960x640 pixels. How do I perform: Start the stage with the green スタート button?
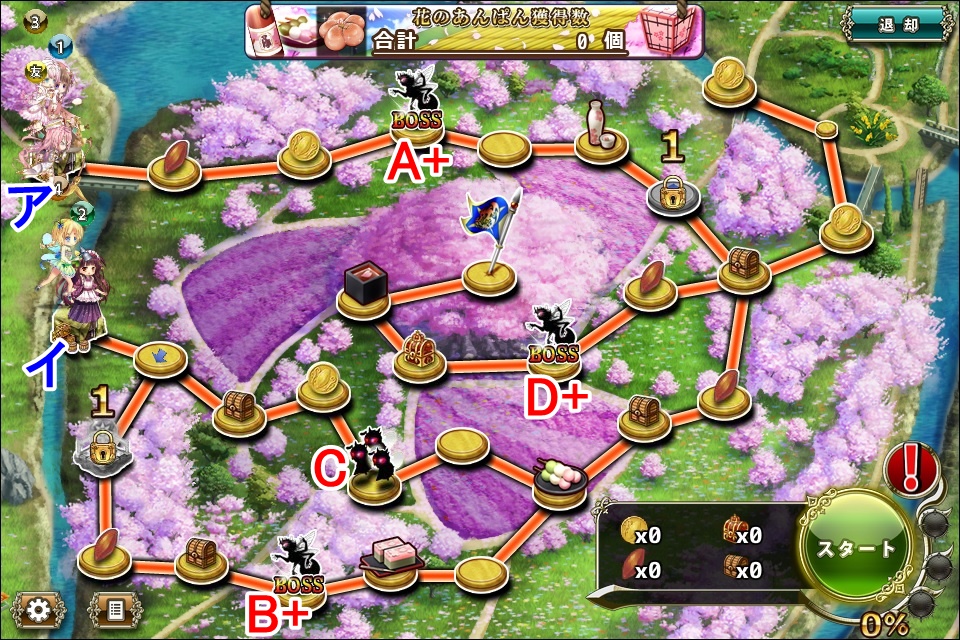click(x=858, y=549)
